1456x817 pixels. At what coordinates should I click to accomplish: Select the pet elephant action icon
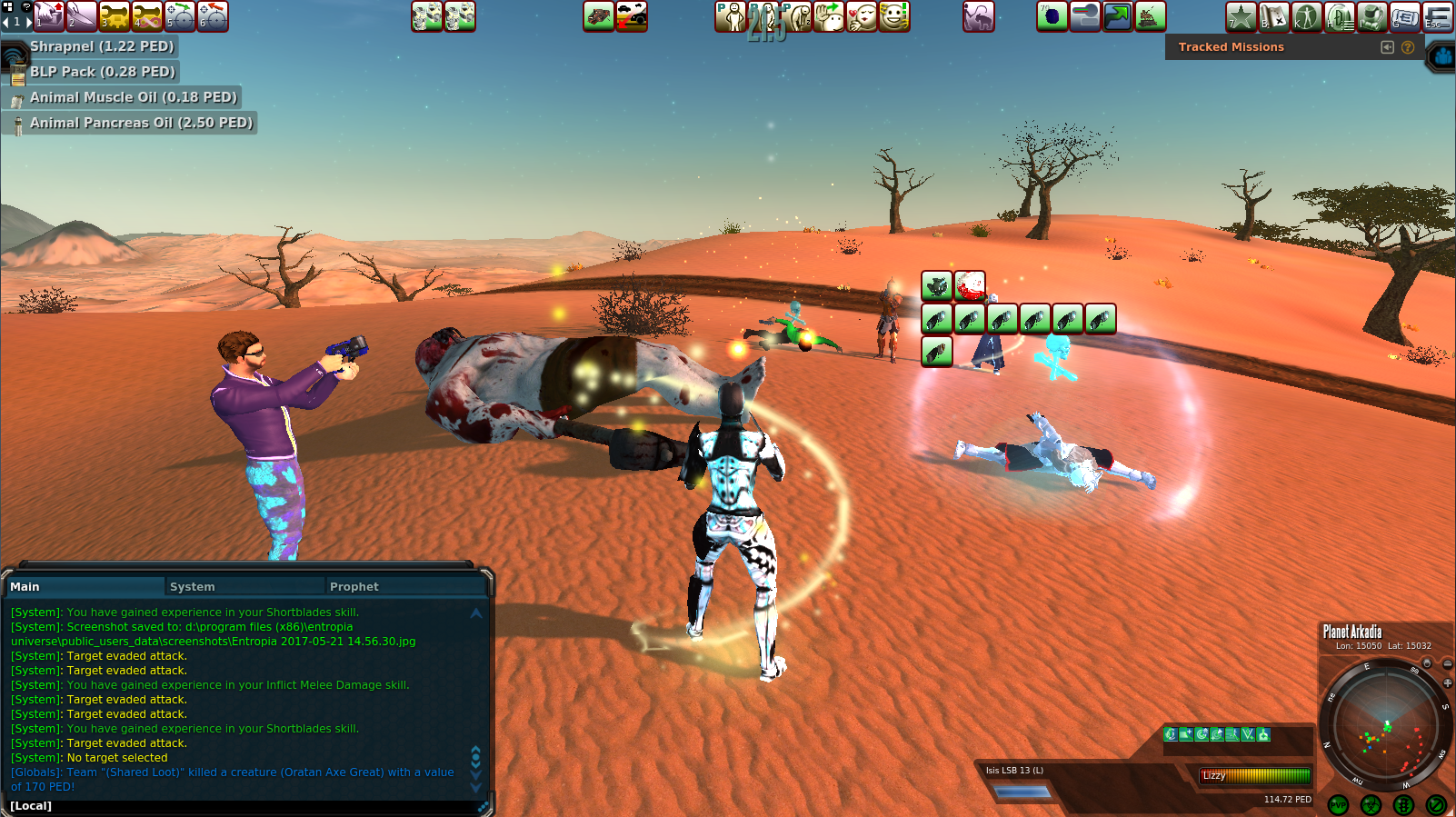pyautogui.click(x=979, y=16)
